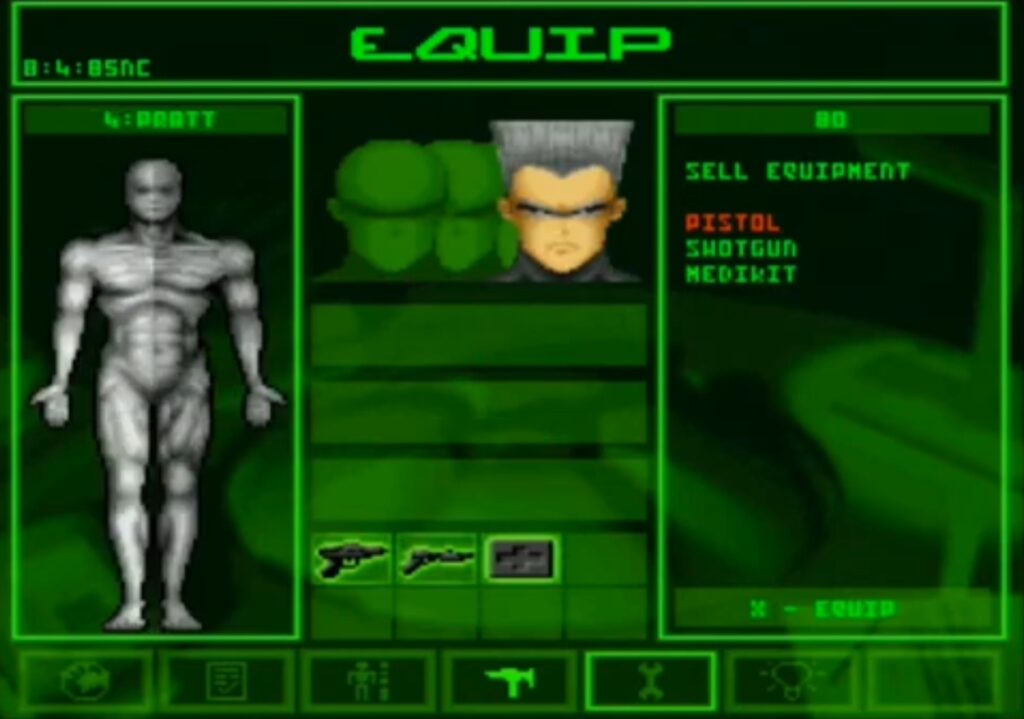Open the lightbulb research screen
Viewport: 1024px width, 719px height.
click(791, 681)
